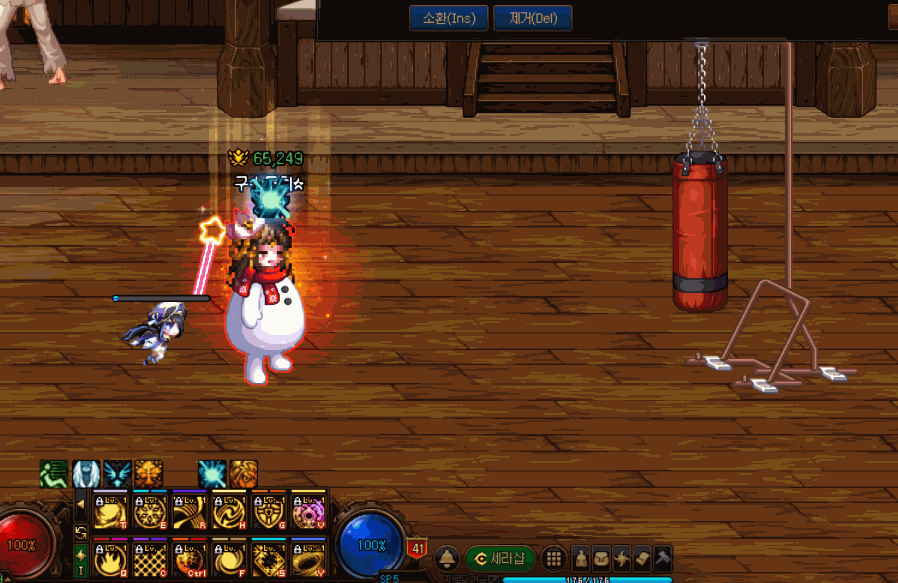This screenshot has height=583, width=898.
Task: Activate the shield skill on G
Action: tap(268, 510)
